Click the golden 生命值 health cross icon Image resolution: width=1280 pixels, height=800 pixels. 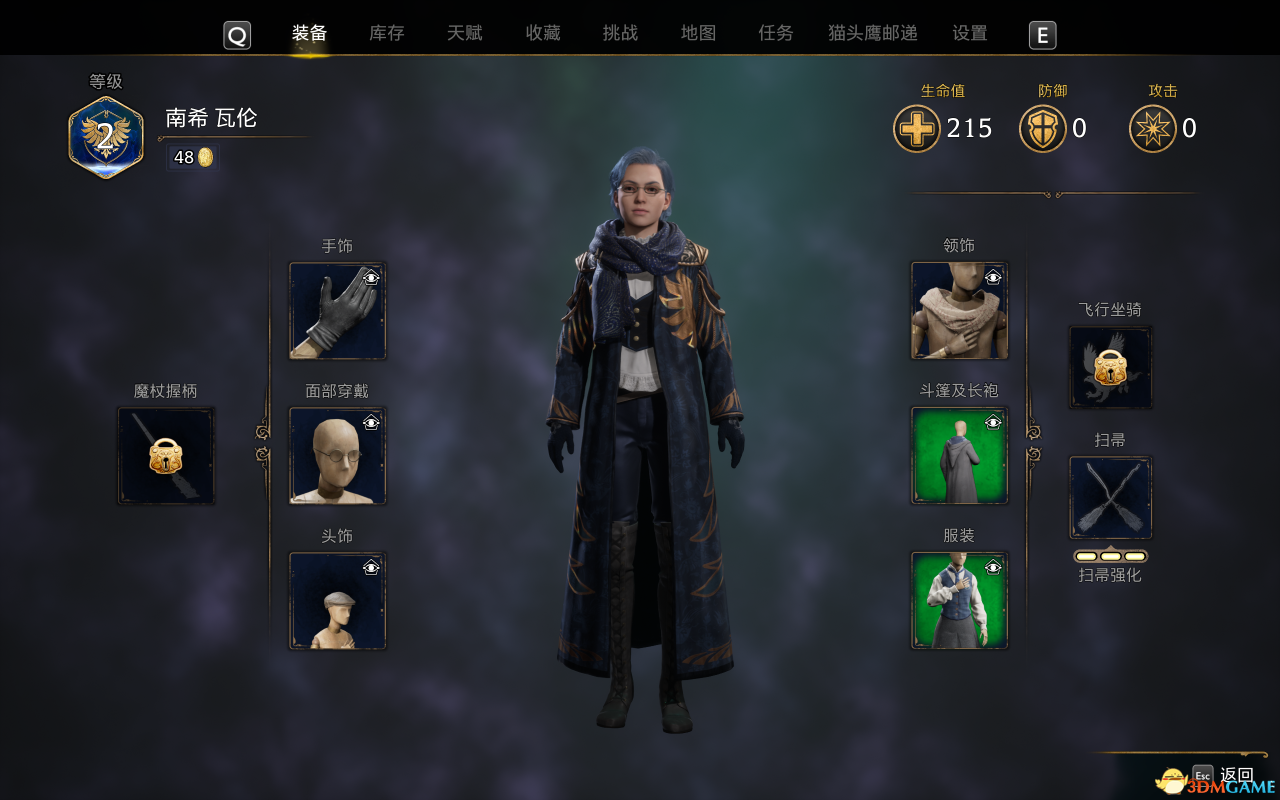click(x=916, y=128)
